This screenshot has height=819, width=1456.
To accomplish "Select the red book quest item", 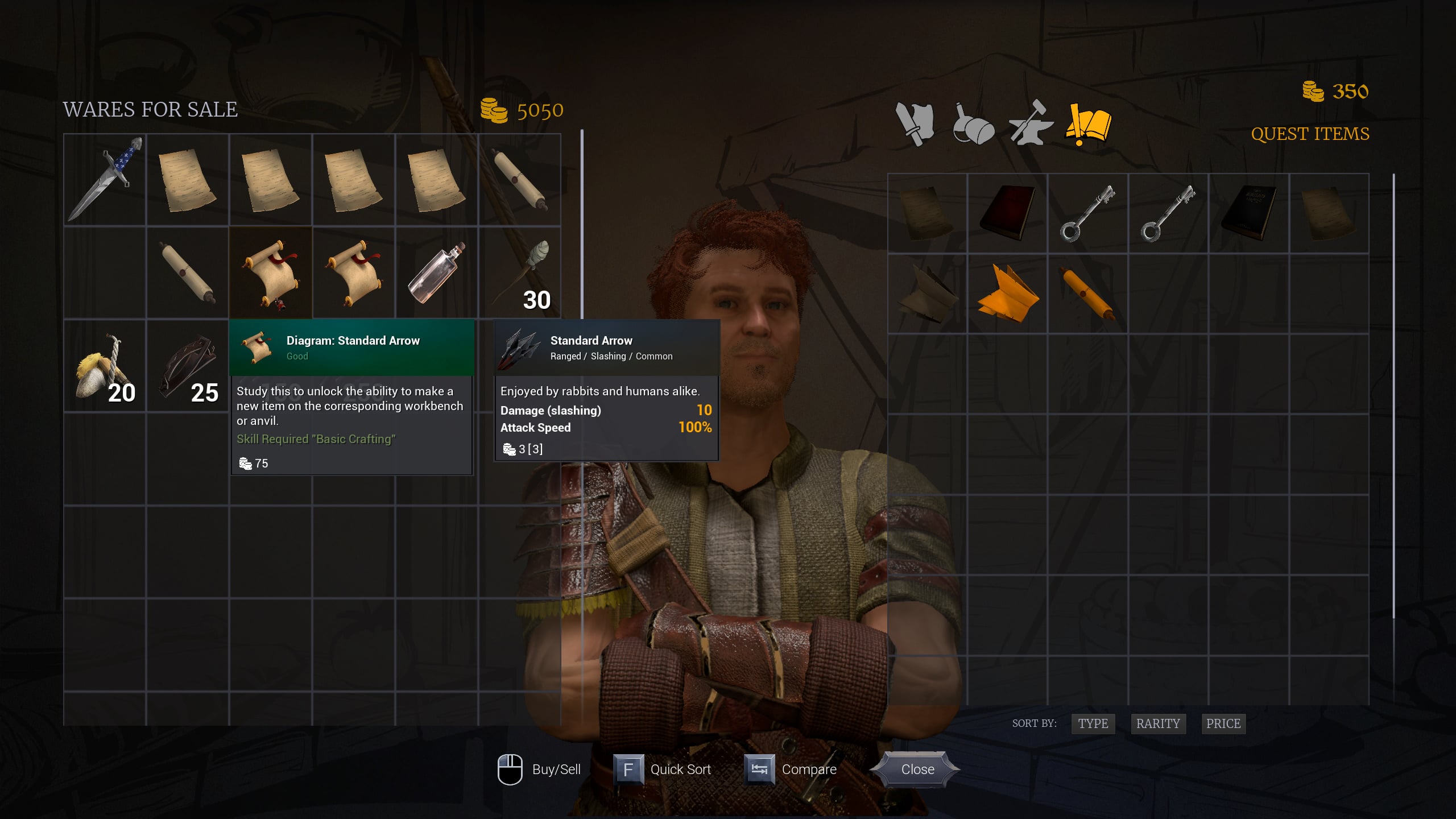I will point(1007,213).
